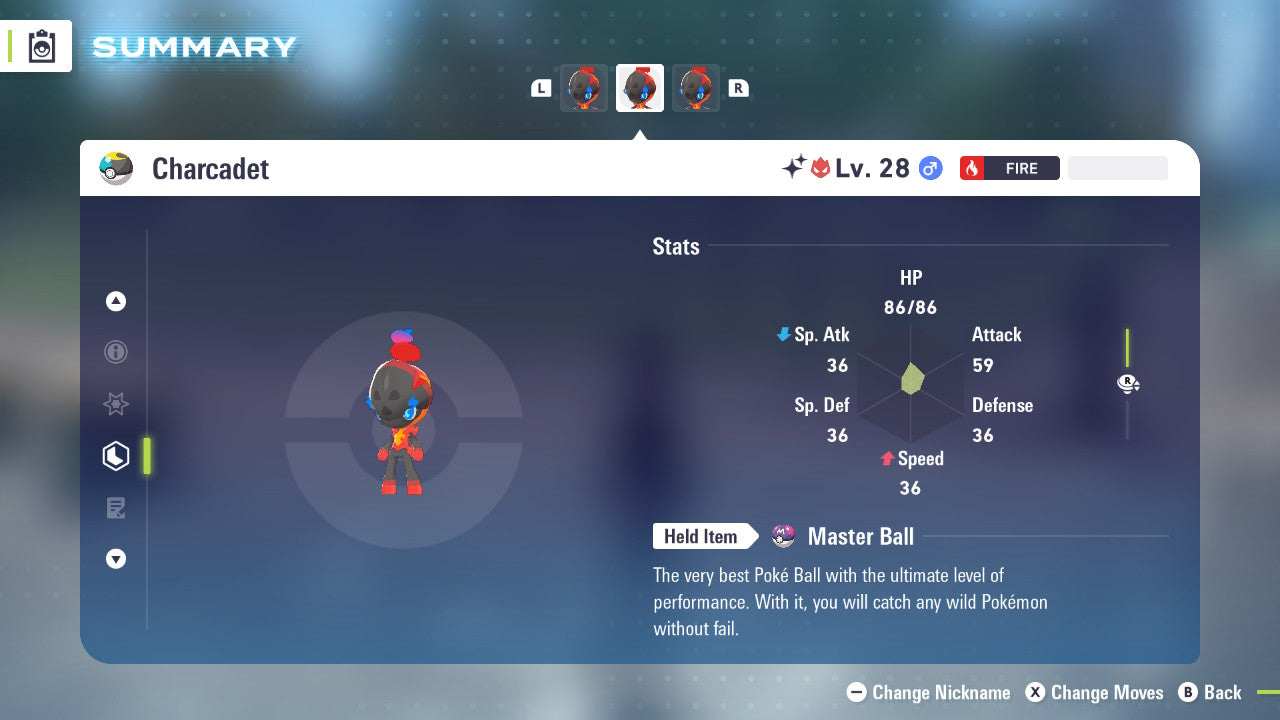Select the Info page icon in the sidebar
The height and width of the screenshot is (720, 1280).
[116, 352]
